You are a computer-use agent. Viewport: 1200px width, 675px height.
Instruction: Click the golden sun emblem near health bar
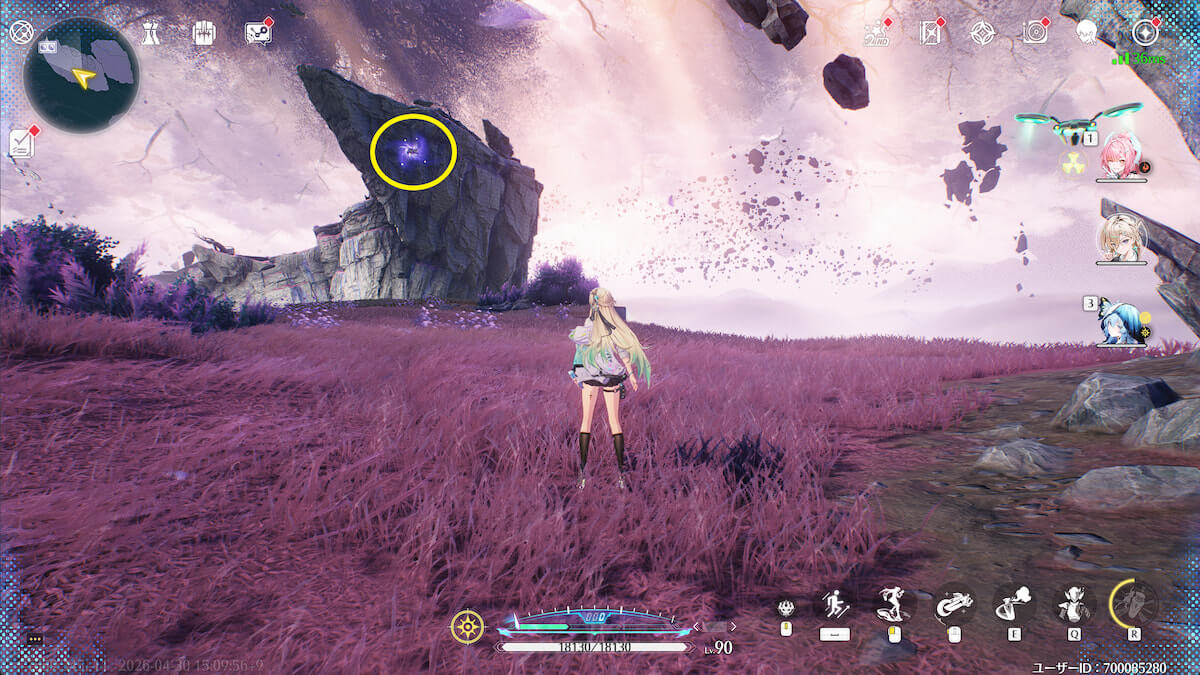[x=467, y=627]
